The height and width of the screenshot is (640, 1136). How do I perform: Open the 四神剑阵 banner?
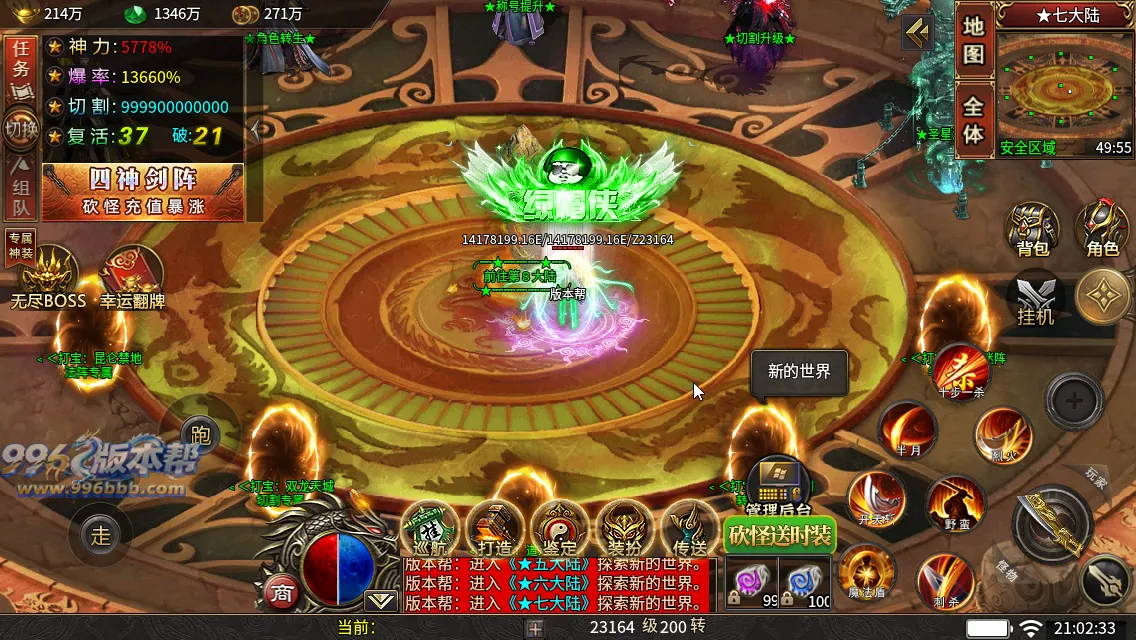143,191
